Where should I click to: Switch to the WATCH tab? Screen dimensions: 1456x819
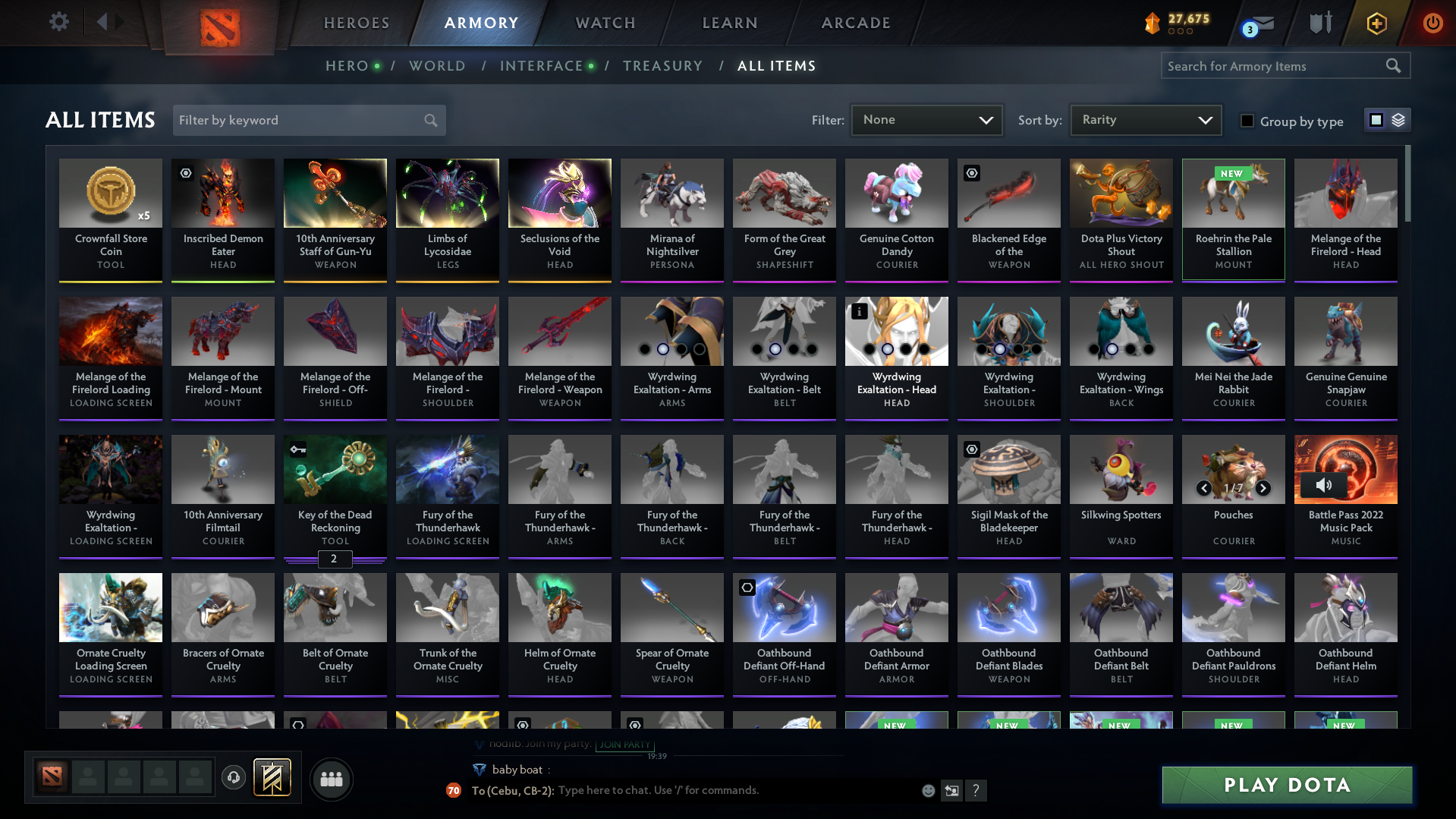605,23
